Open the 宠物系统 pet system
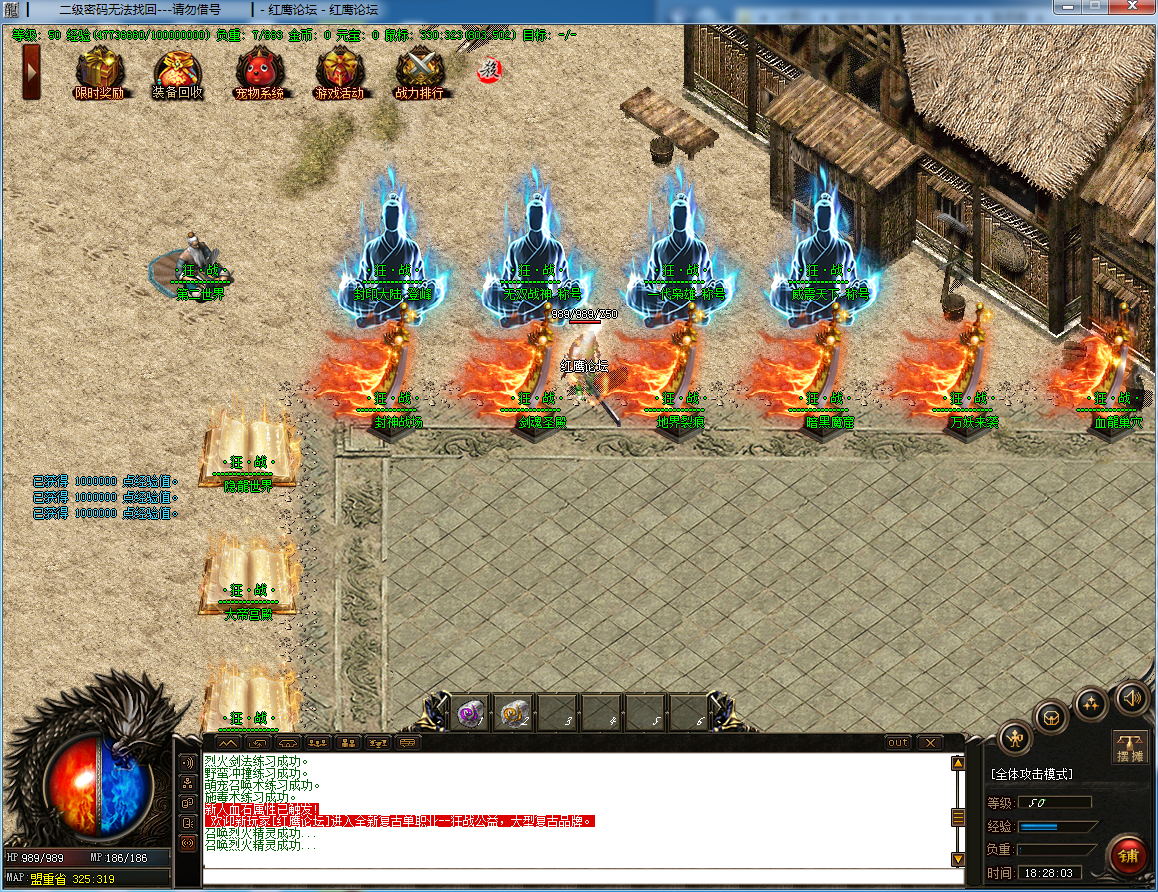 tap(259, 72)
